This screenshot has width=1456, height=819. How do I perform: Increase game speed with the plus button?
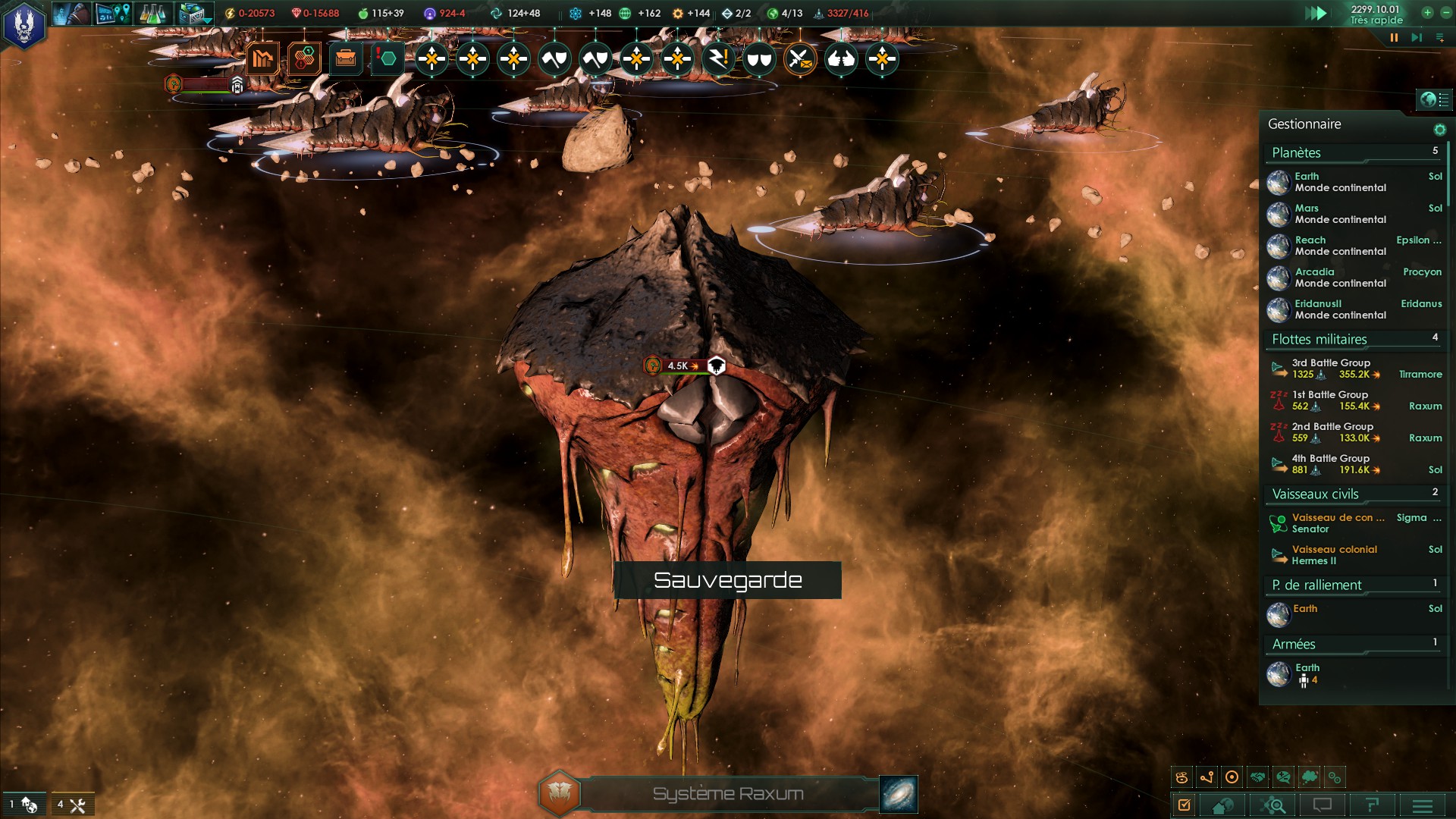click(1427, 12)
